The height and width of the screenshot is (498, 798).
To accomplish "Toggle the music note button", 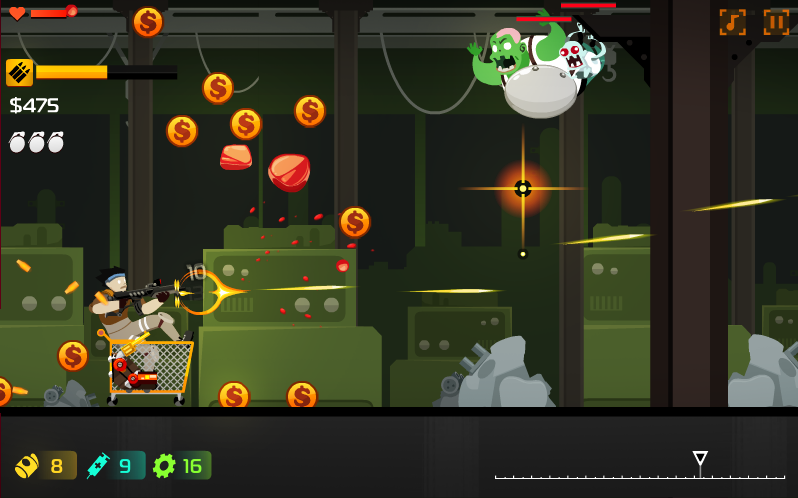I will (x=732, y=22).
